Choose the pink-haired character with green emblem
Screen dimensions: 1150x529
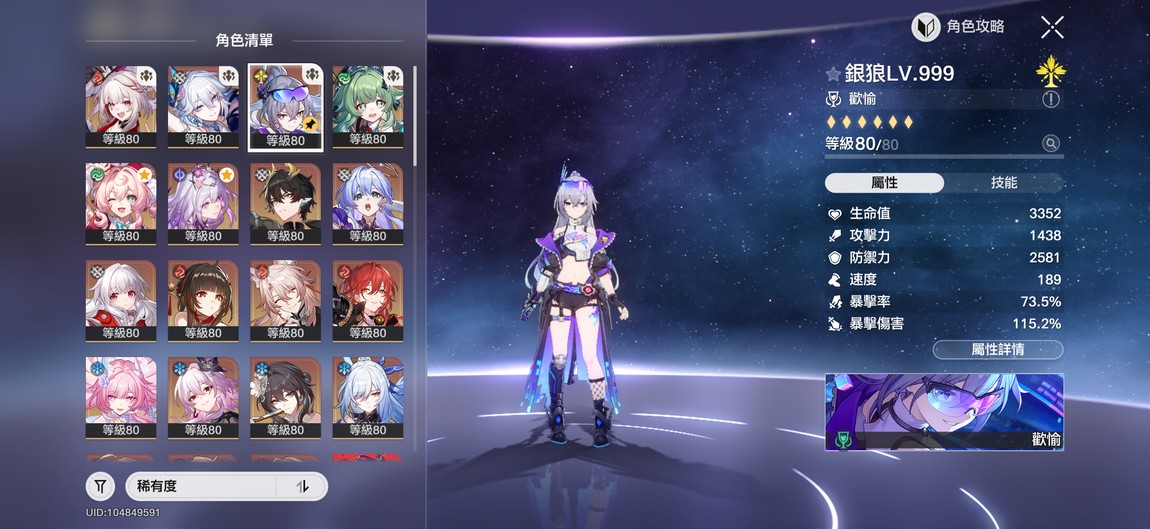(120, 205)
